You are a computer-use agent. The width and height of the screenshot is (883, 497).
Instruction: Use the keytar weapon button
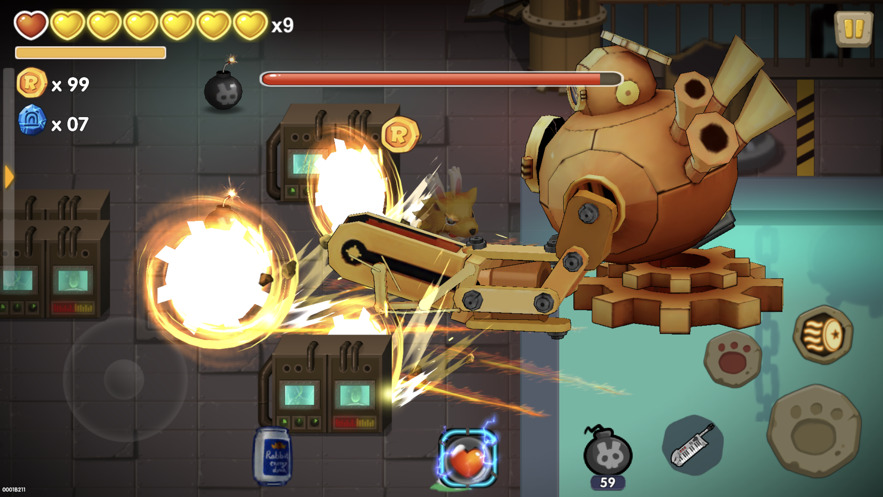[x=692, y=445]
